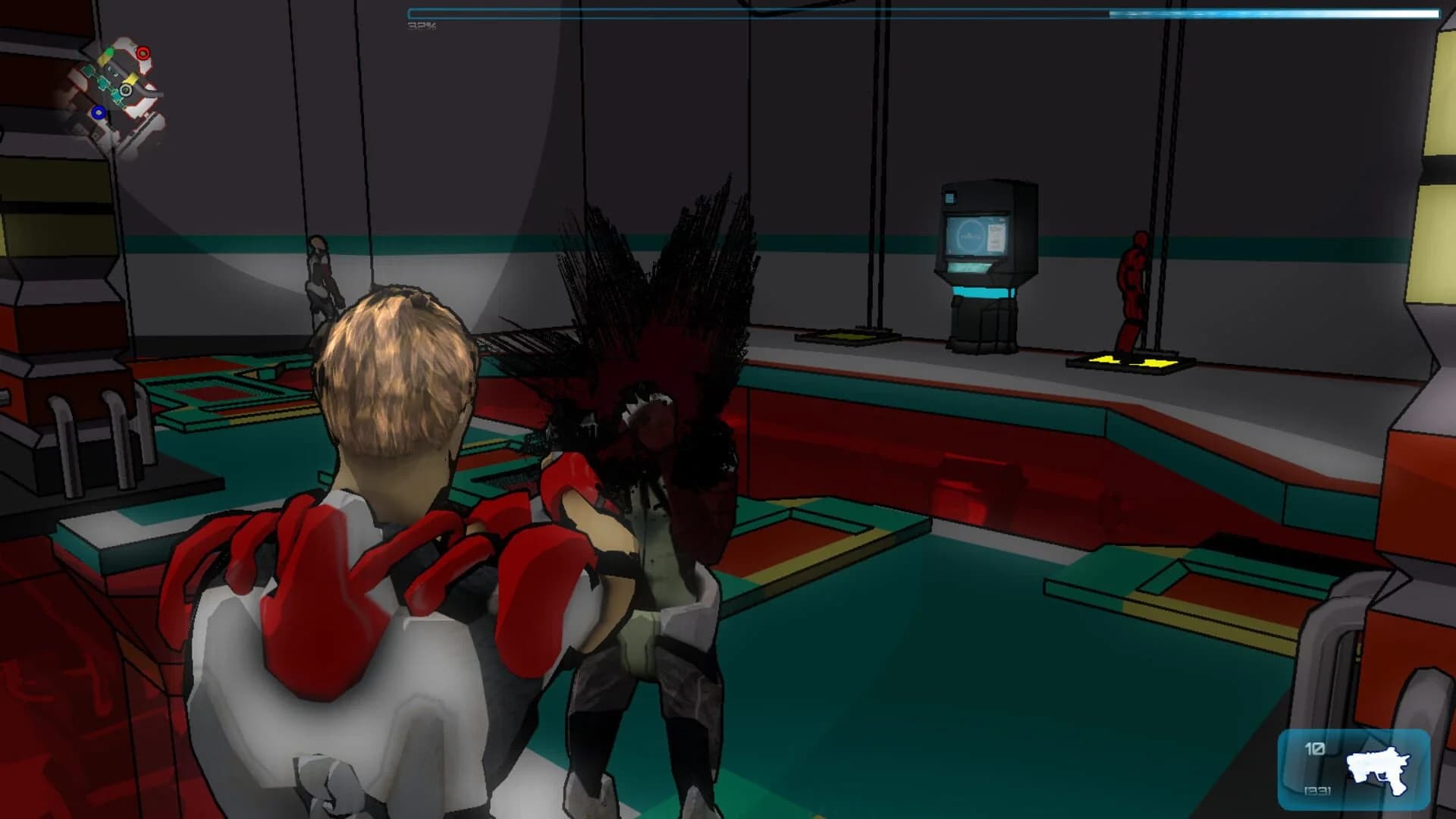Click the reserve ammo count [33]
The image size is (1456, 819).
coord(1317,791)
